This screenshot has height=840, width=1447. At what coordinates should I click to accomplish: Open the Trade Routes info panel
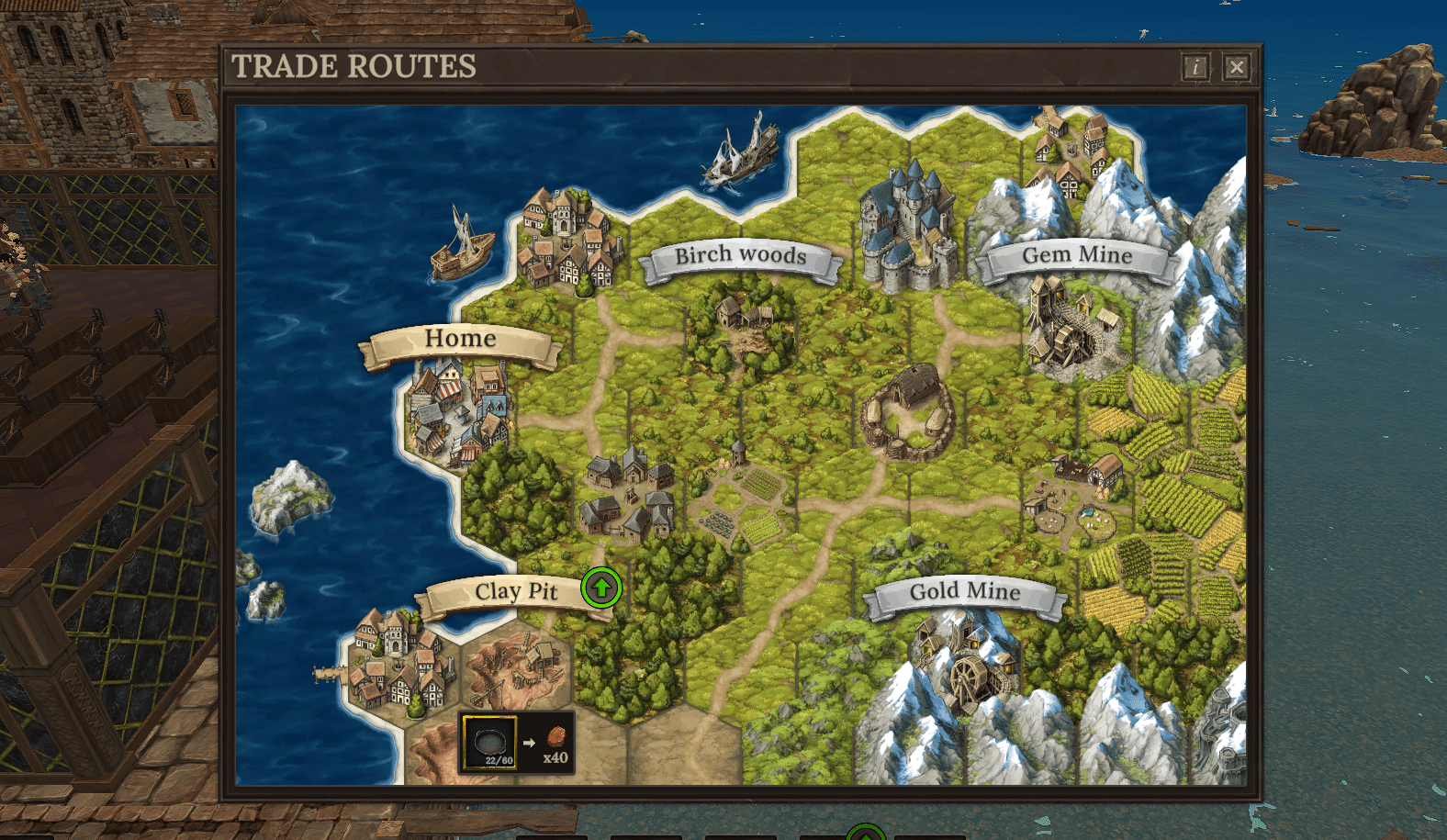point(1195,67)
